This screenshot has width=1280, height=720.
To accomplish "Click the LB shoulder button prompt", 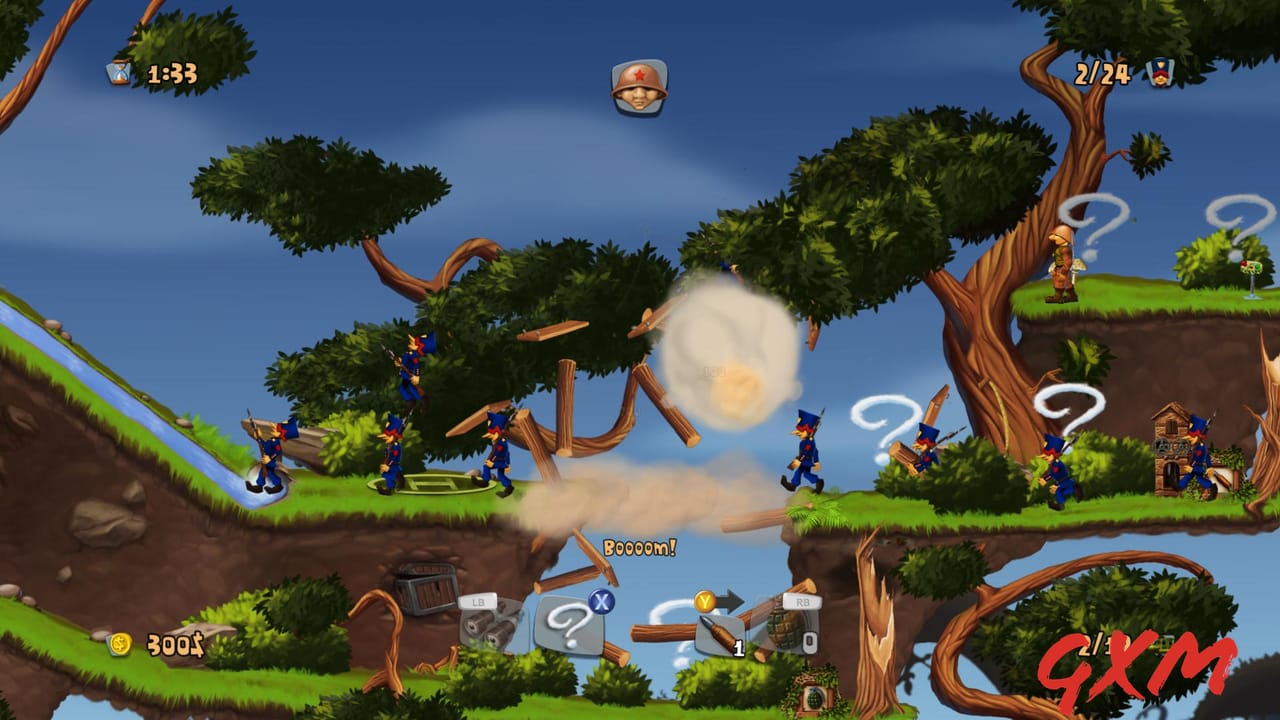I will [478, 603].
